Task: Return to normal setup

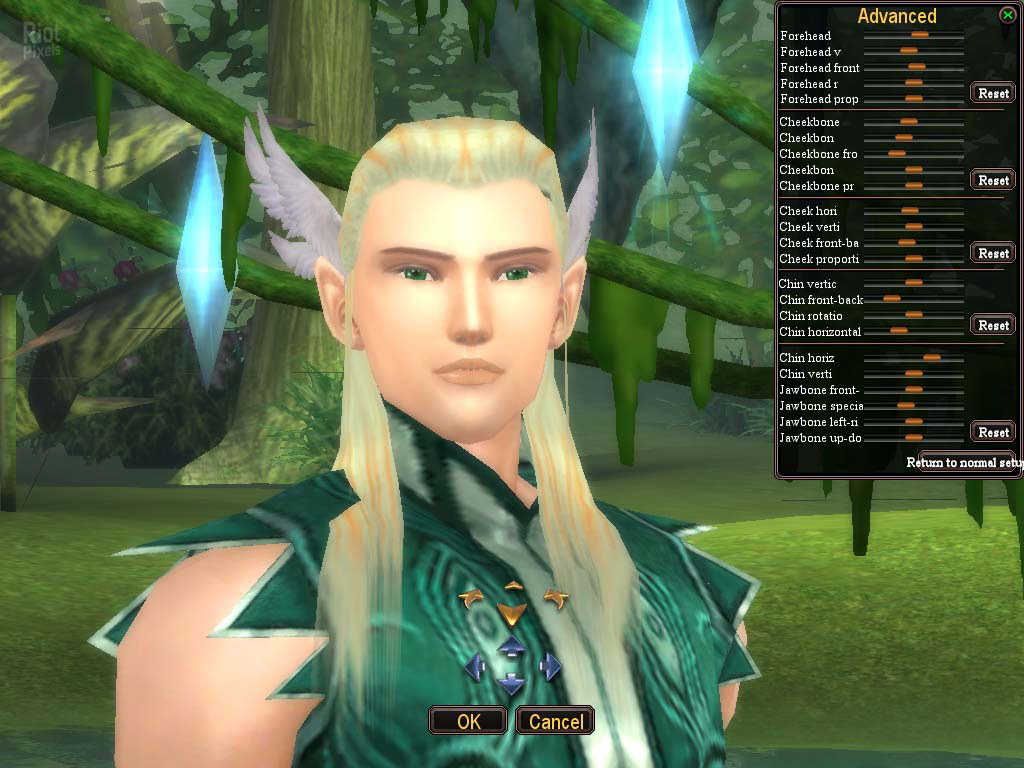Action: [965, 463]
